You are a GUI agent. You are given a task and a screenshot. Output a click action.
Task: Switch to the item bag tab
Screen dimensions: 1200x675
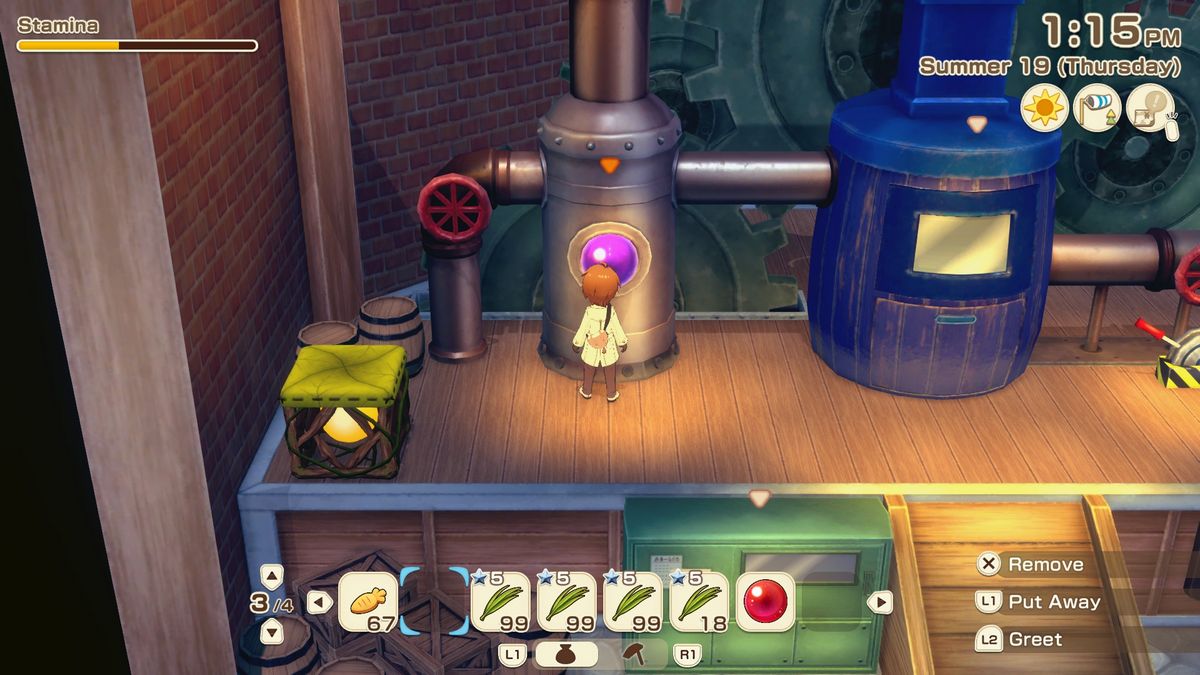tap(566, 655)
